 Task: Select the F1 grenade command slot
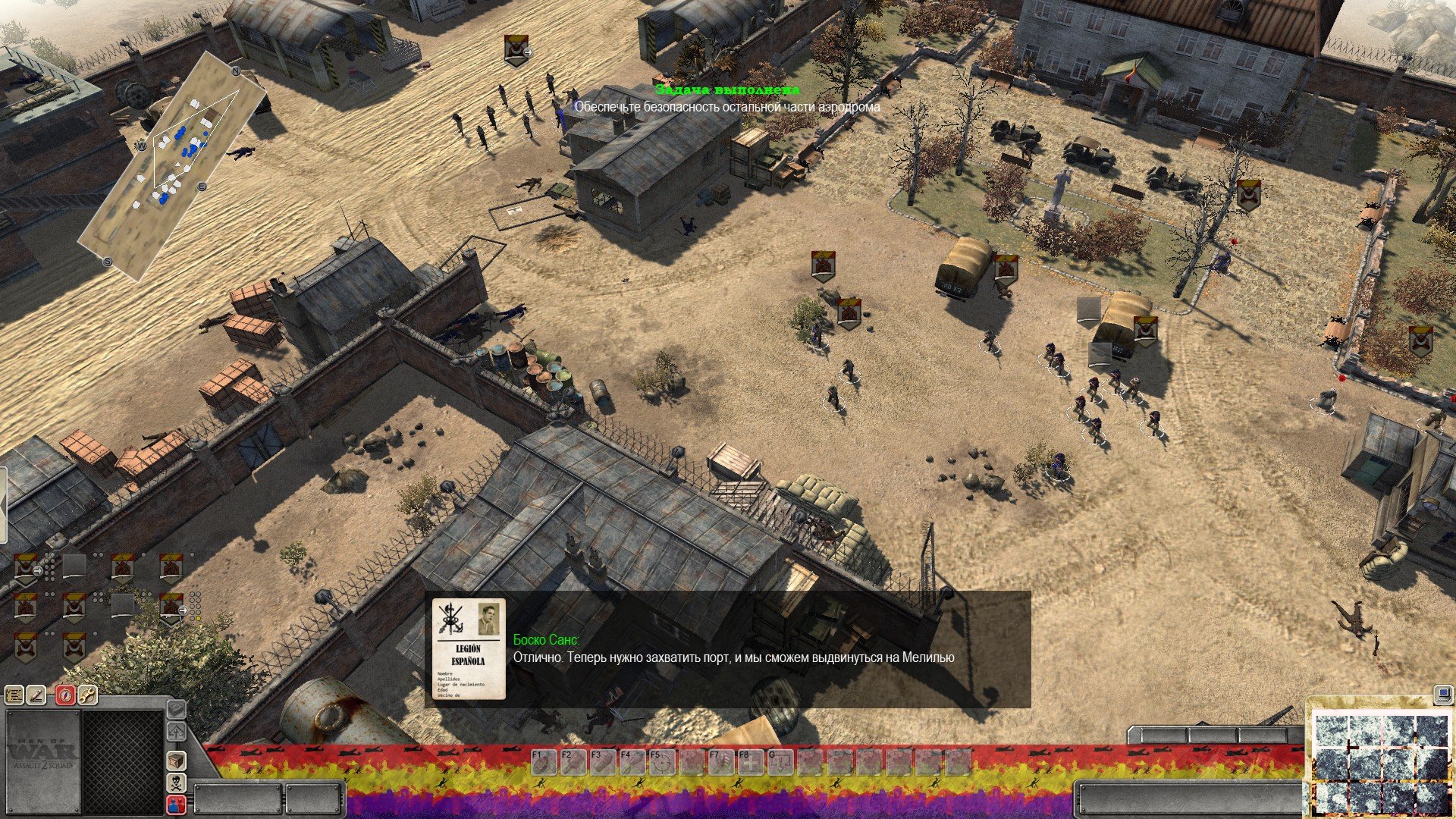(542, 761)
